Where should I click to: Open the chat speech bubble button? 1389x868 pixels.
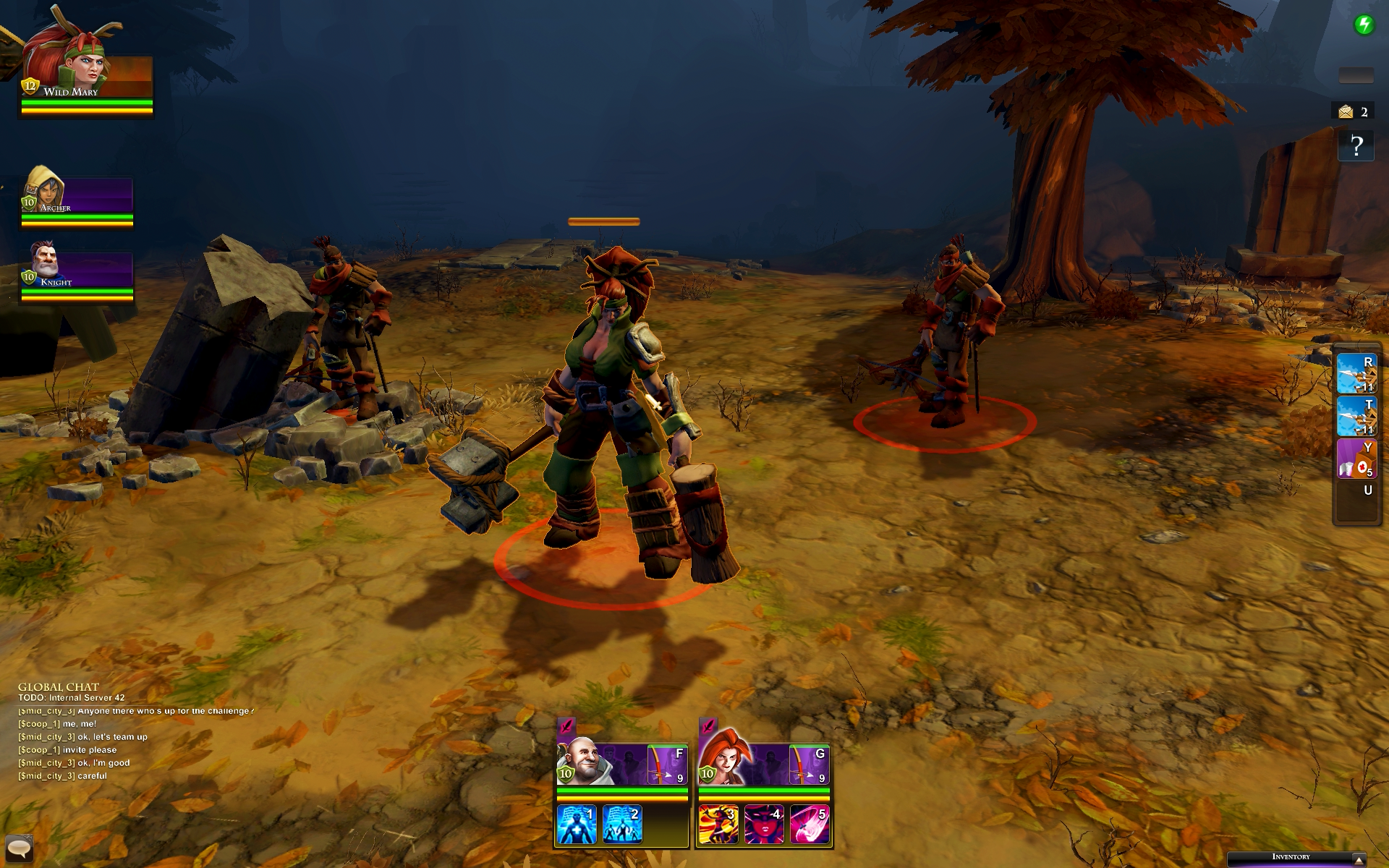click(19, 847)
